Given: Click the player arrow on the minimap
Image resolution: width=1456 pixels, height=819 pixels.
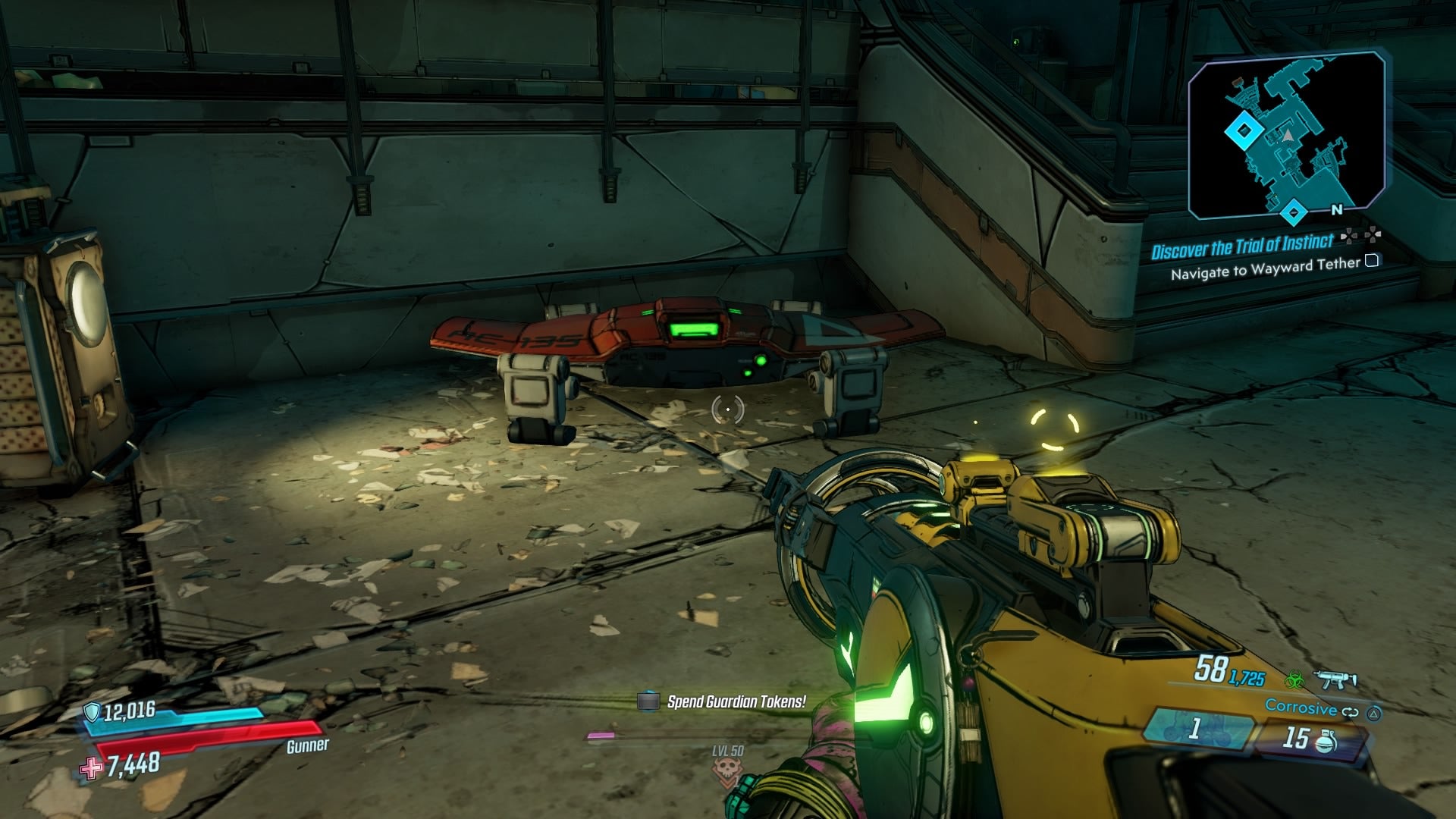Looking at the screenshot, I should [x=1287, y=136].
